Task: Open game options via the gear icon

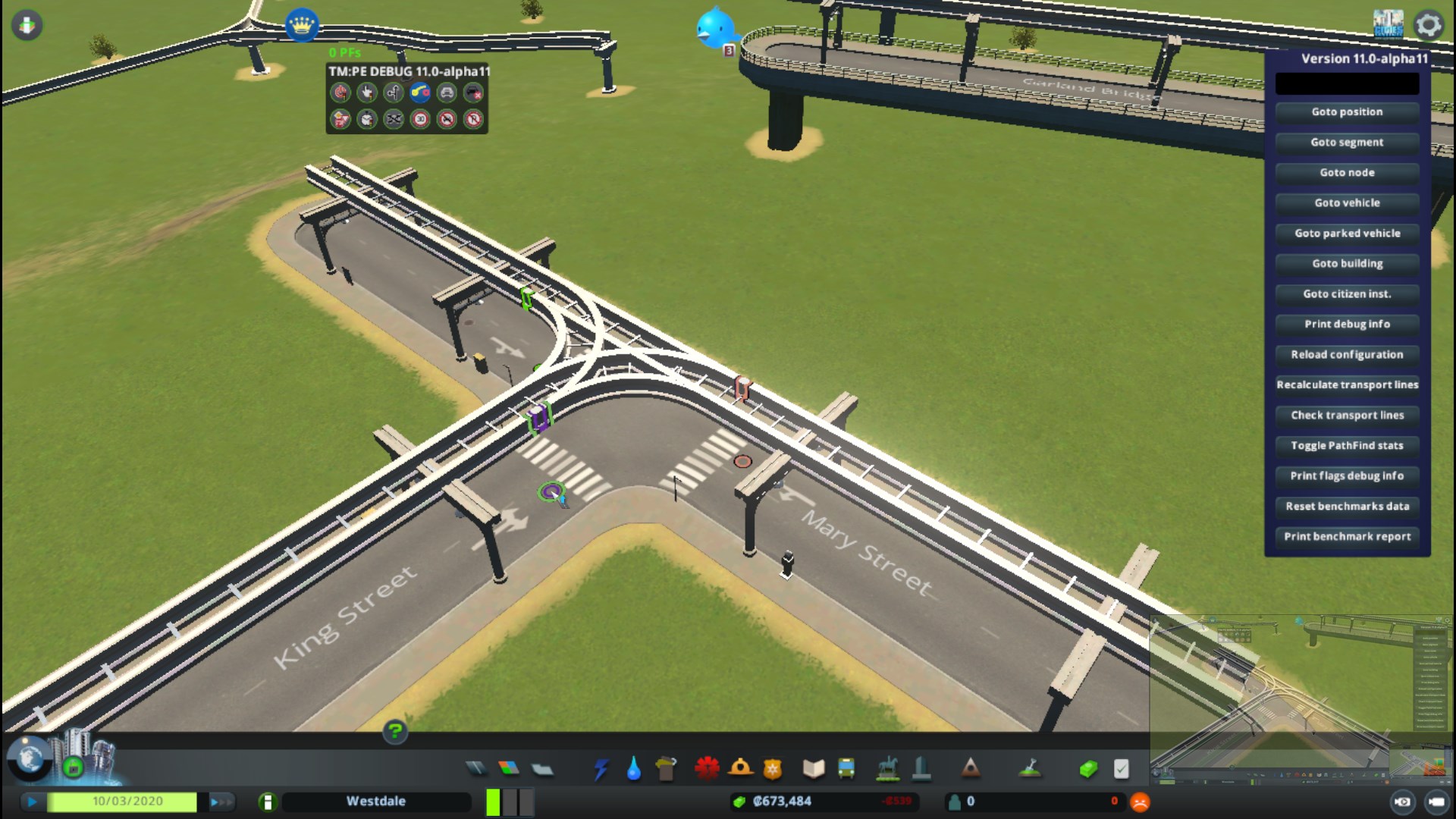Action: tap(1429, 25)
